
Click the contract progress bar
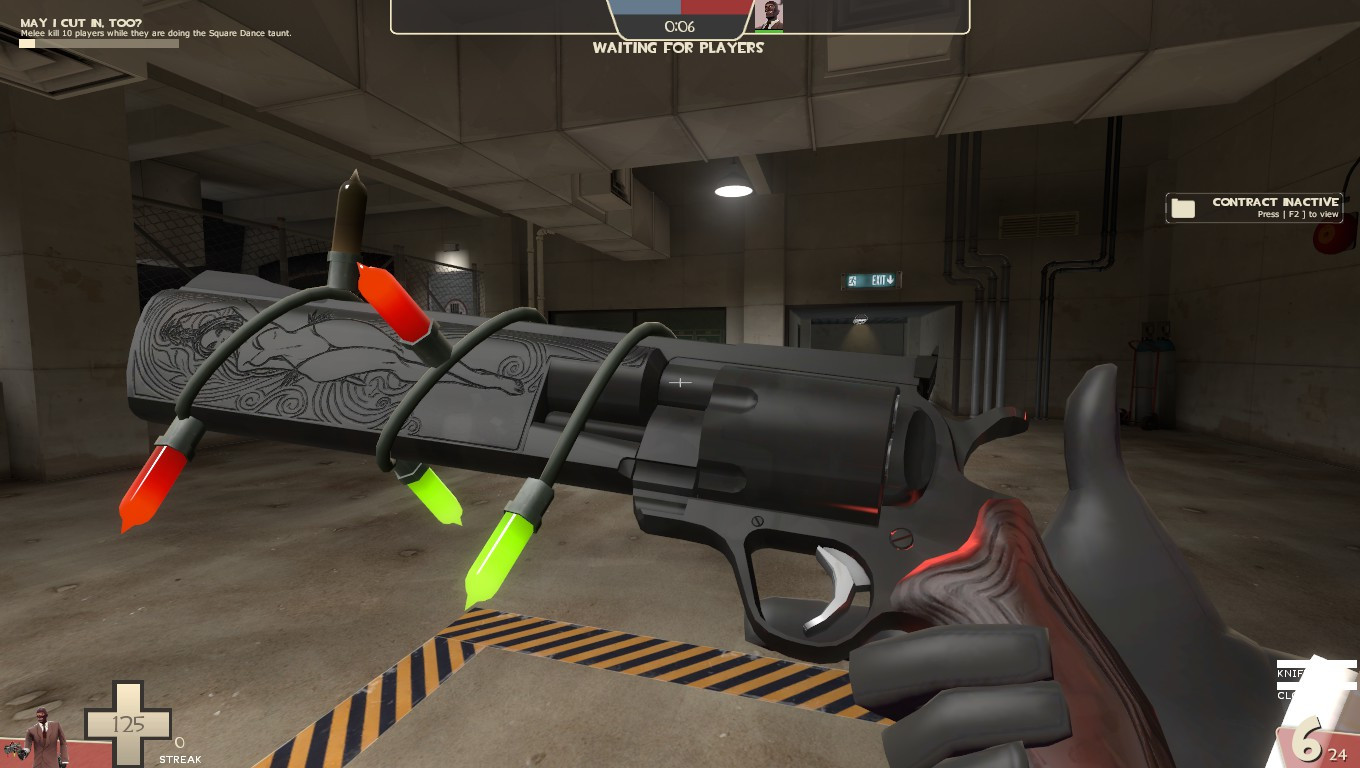click(x=97, y=44)
